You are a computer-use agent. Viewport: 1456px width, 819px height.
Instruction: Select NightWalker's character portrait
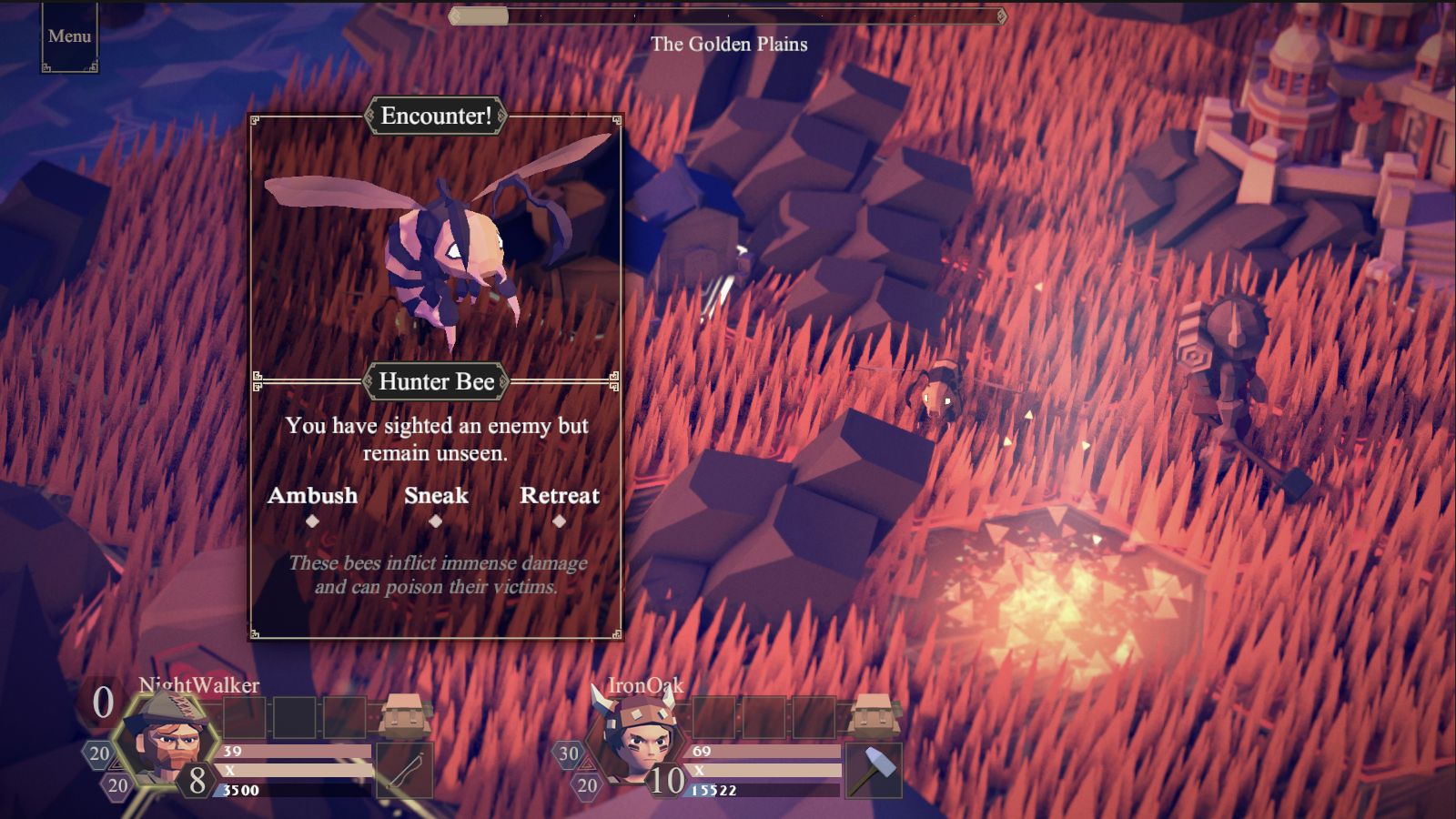167,738
